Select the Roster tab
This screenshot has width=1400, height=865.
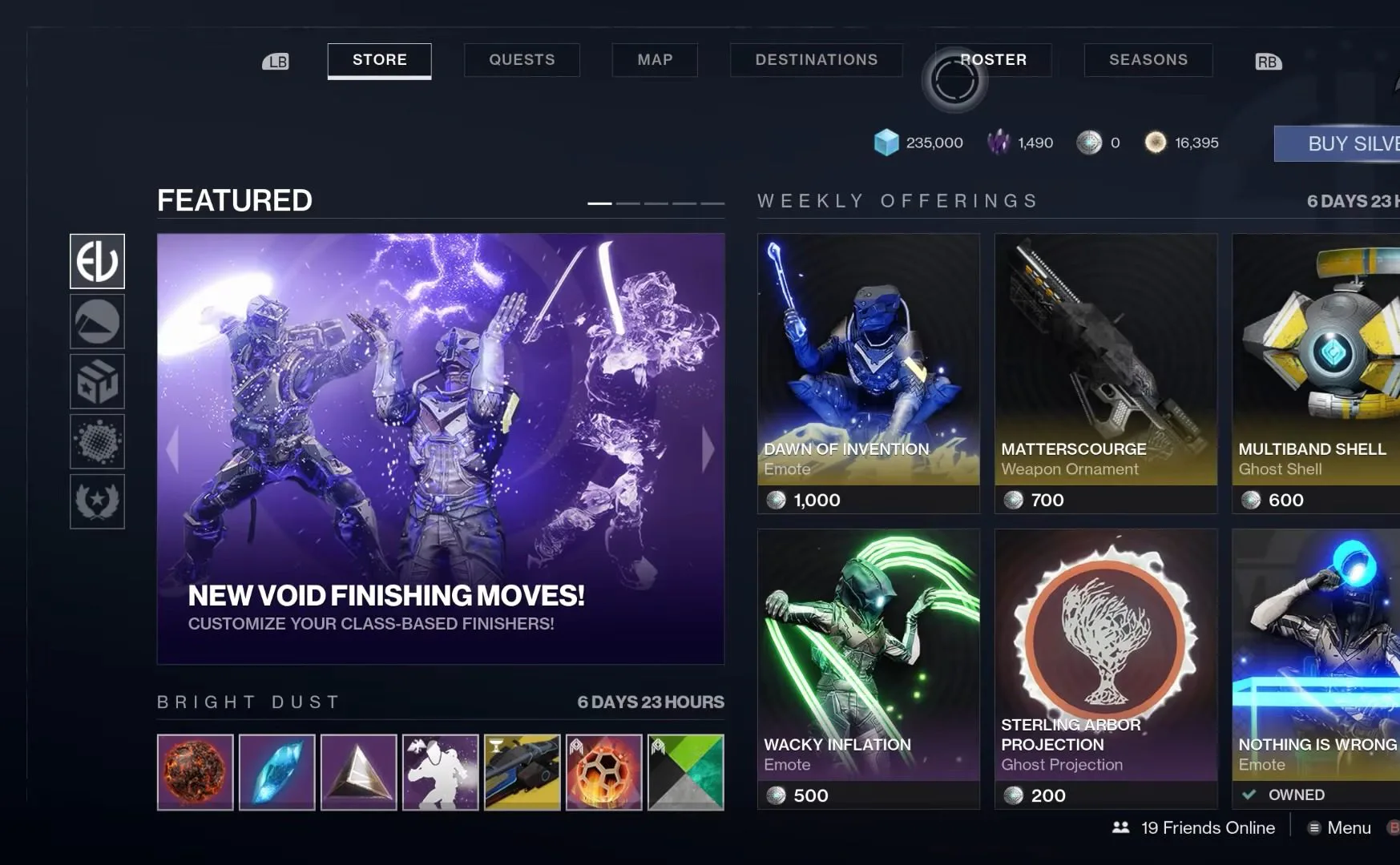(994, 60)
